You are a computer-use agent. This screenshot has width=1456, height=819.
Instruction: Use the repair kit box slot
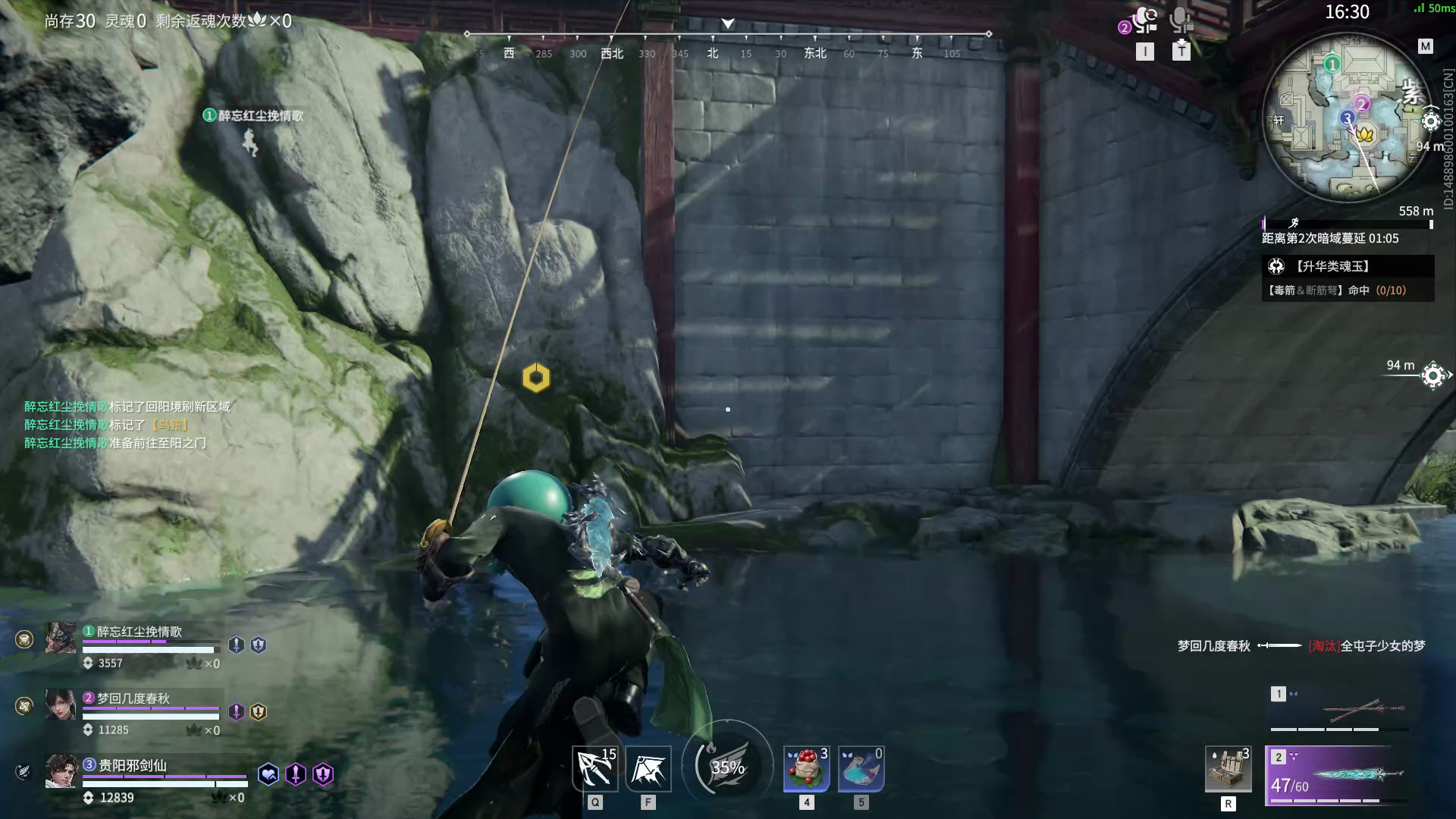(x=1228, y=770)
